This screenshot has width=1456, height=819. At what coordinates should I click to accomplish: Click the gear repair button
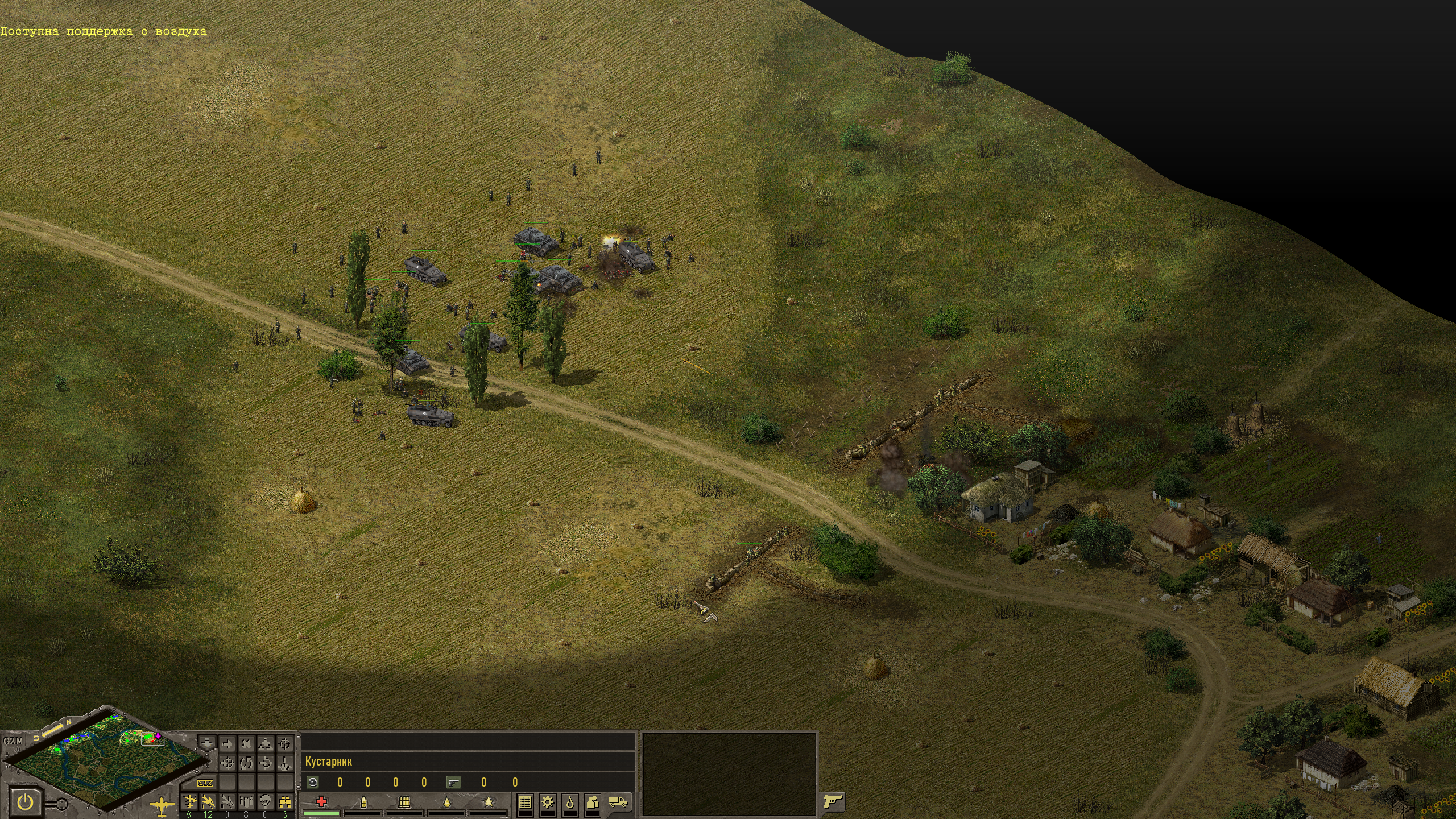548,803
